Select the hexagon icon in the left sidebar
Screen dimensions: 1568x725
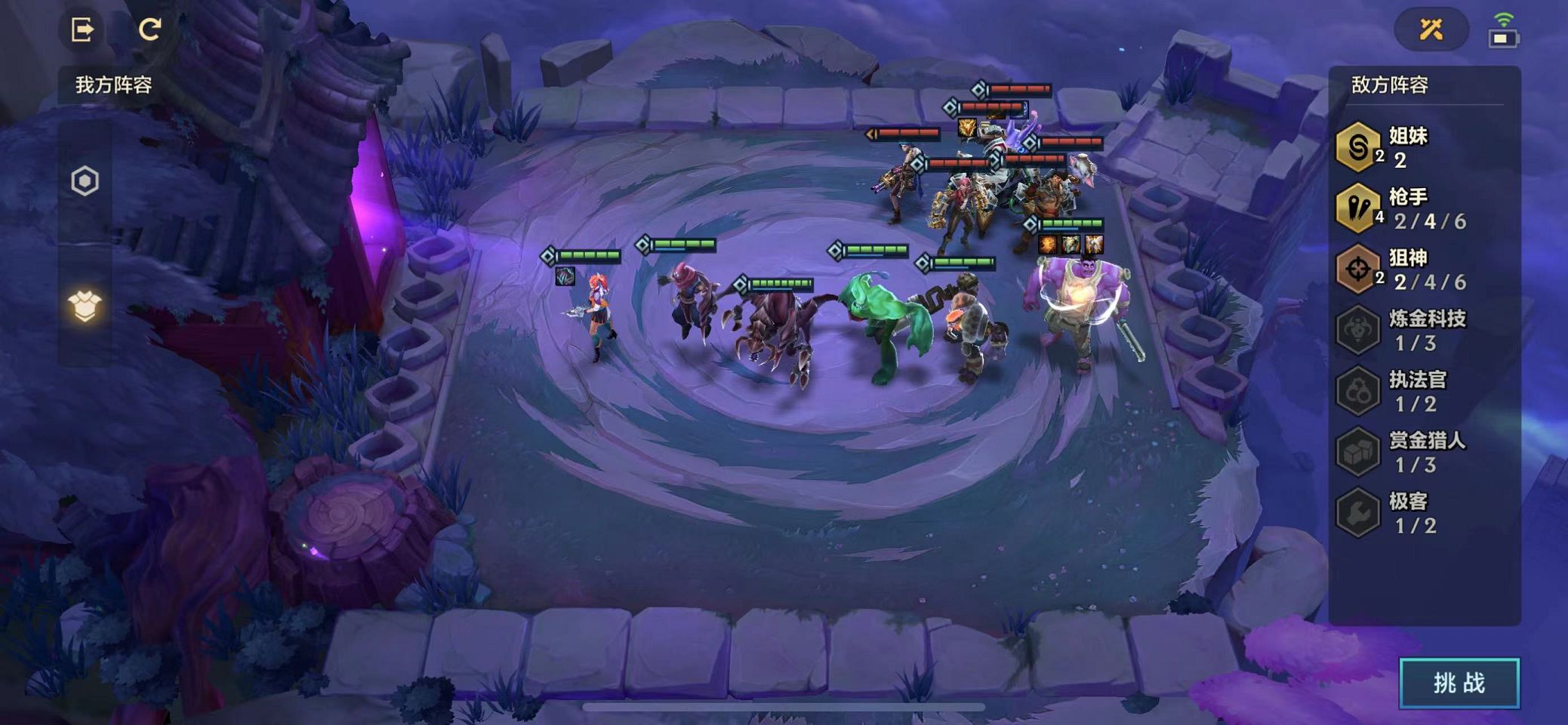coord(85,181)
